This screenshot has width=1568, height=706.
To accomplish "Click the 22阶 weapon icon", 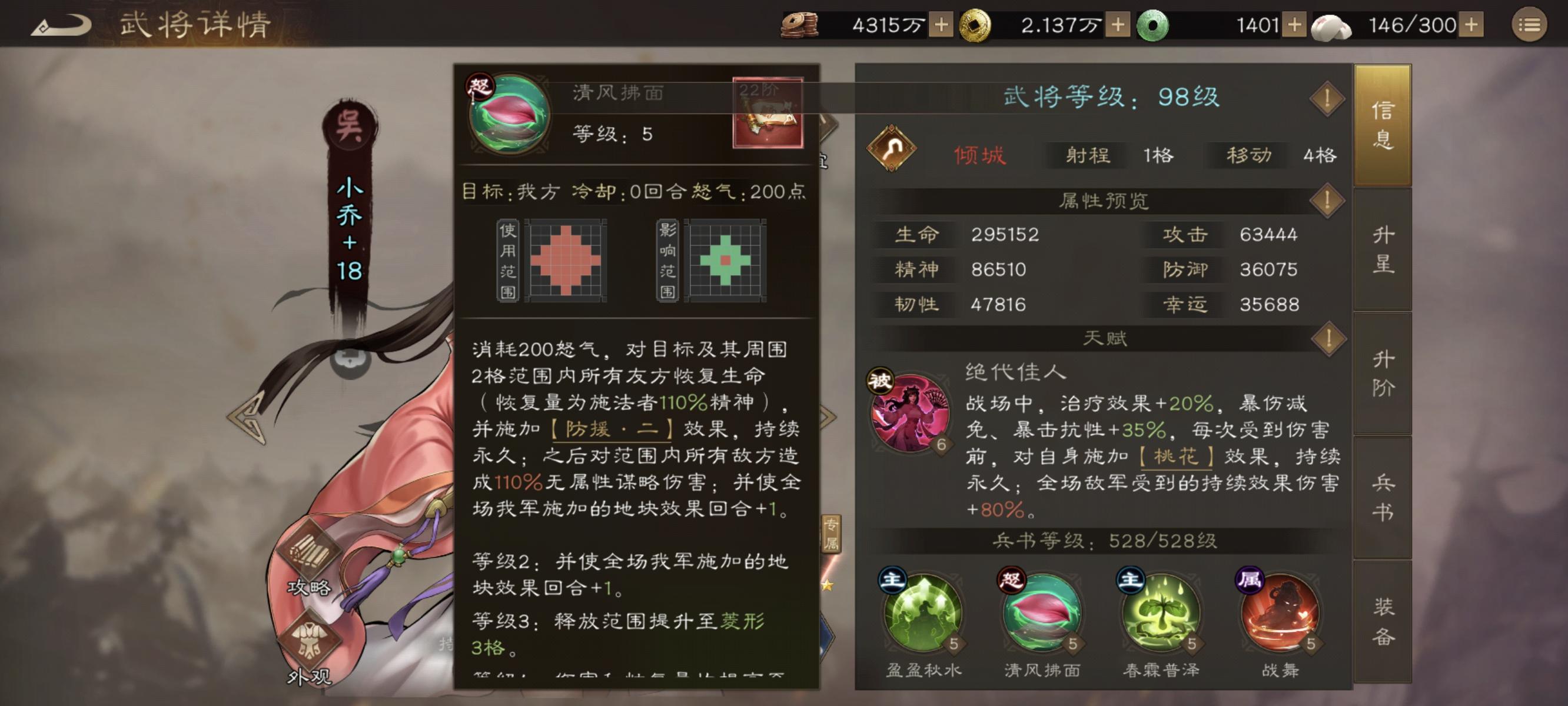I will point(768,112).
